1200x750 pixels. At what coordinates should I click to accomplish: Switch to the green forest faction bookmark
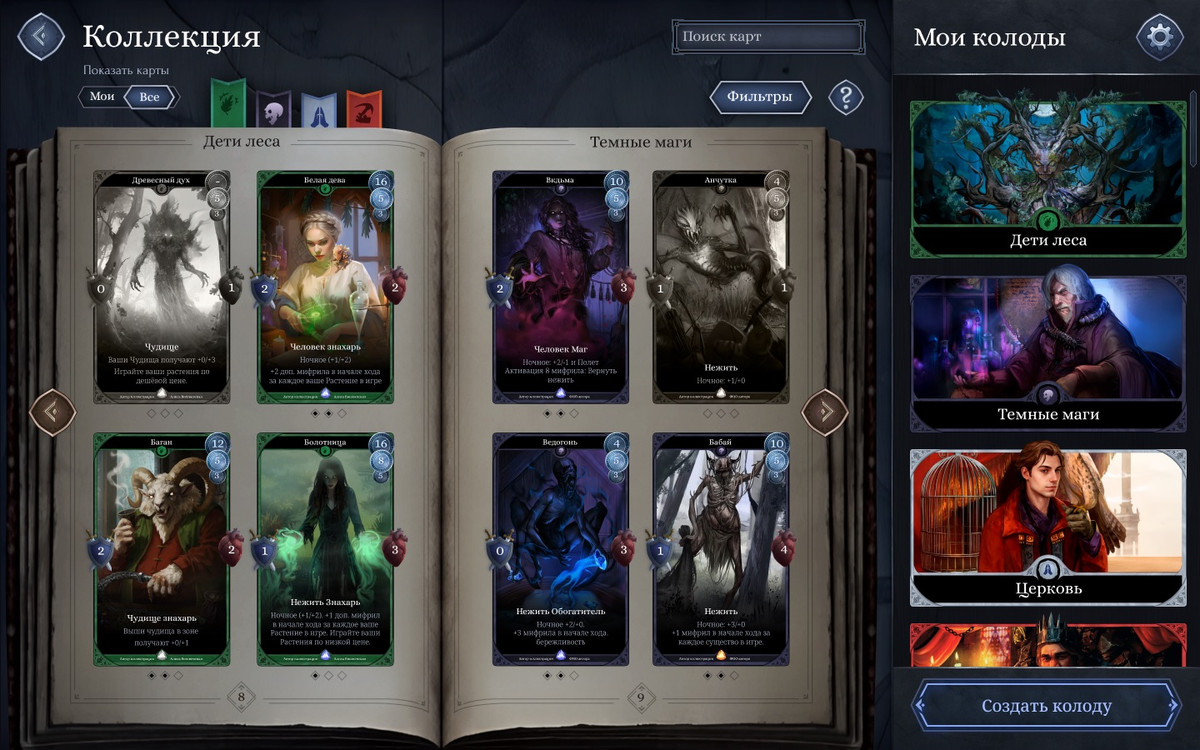(x=228, y=105)
